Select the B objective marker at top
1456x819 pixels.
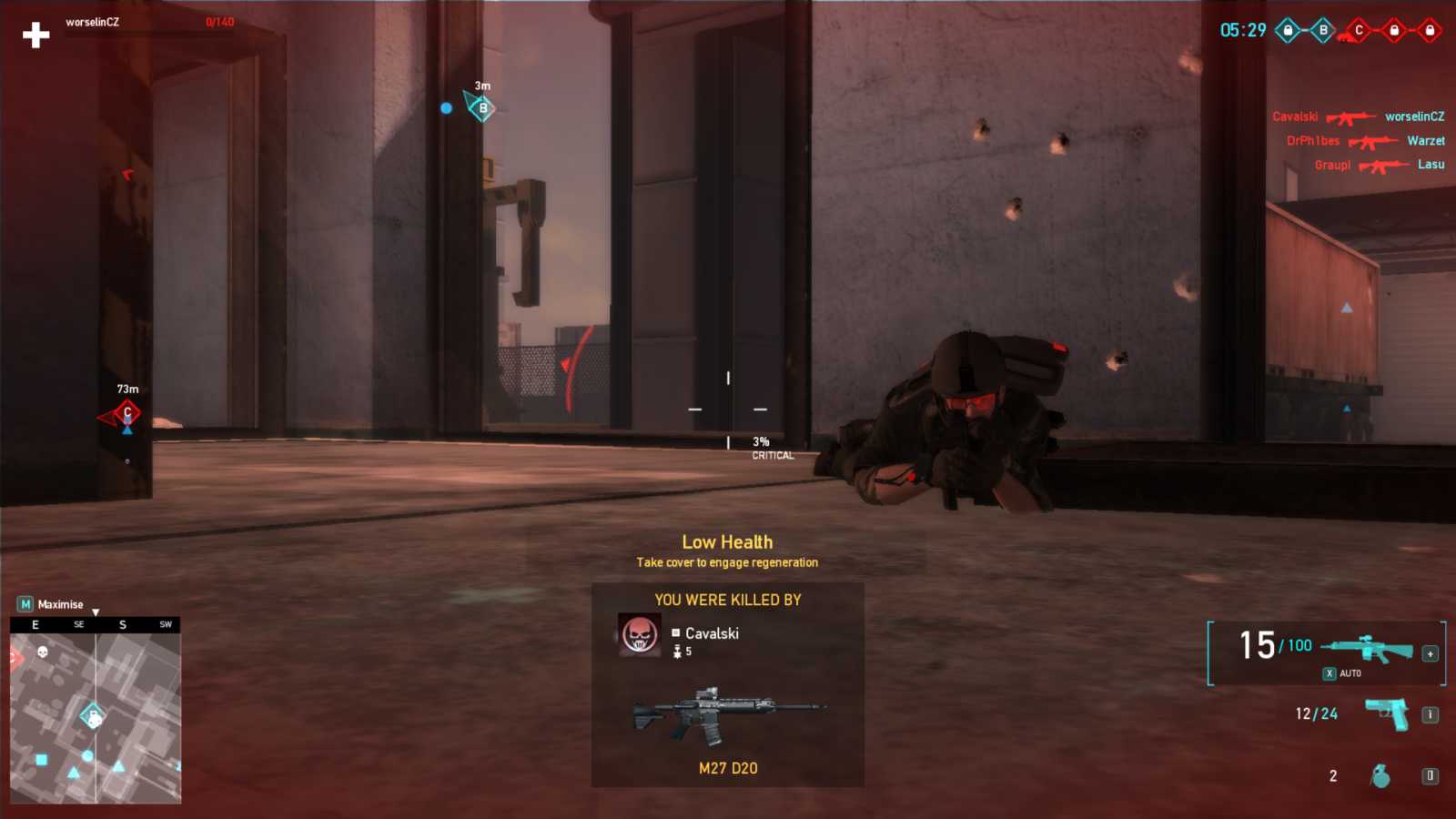click(1323, 30)
